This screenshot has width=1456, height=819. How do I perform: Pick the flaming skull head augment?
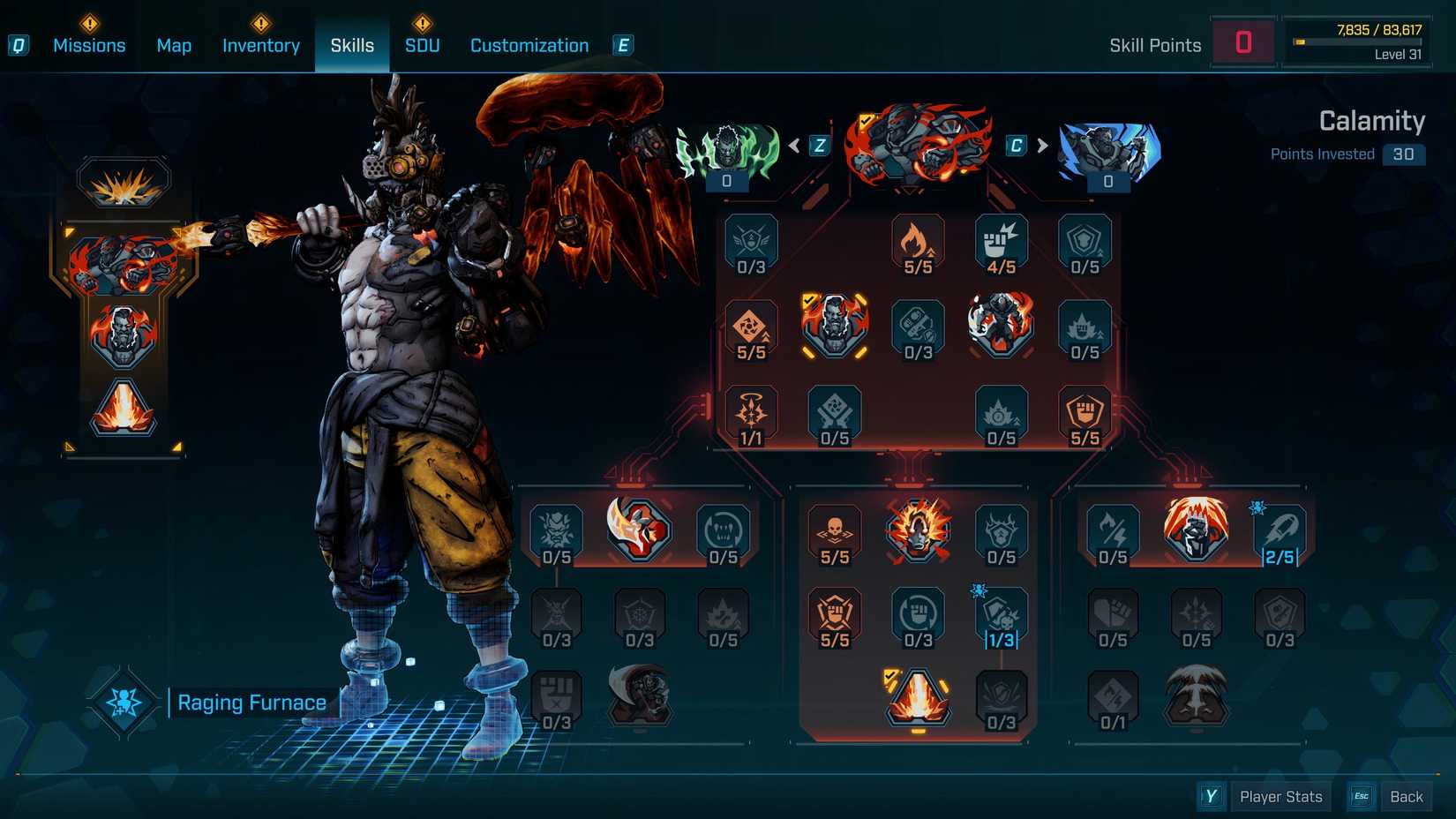tap(918, 530)
